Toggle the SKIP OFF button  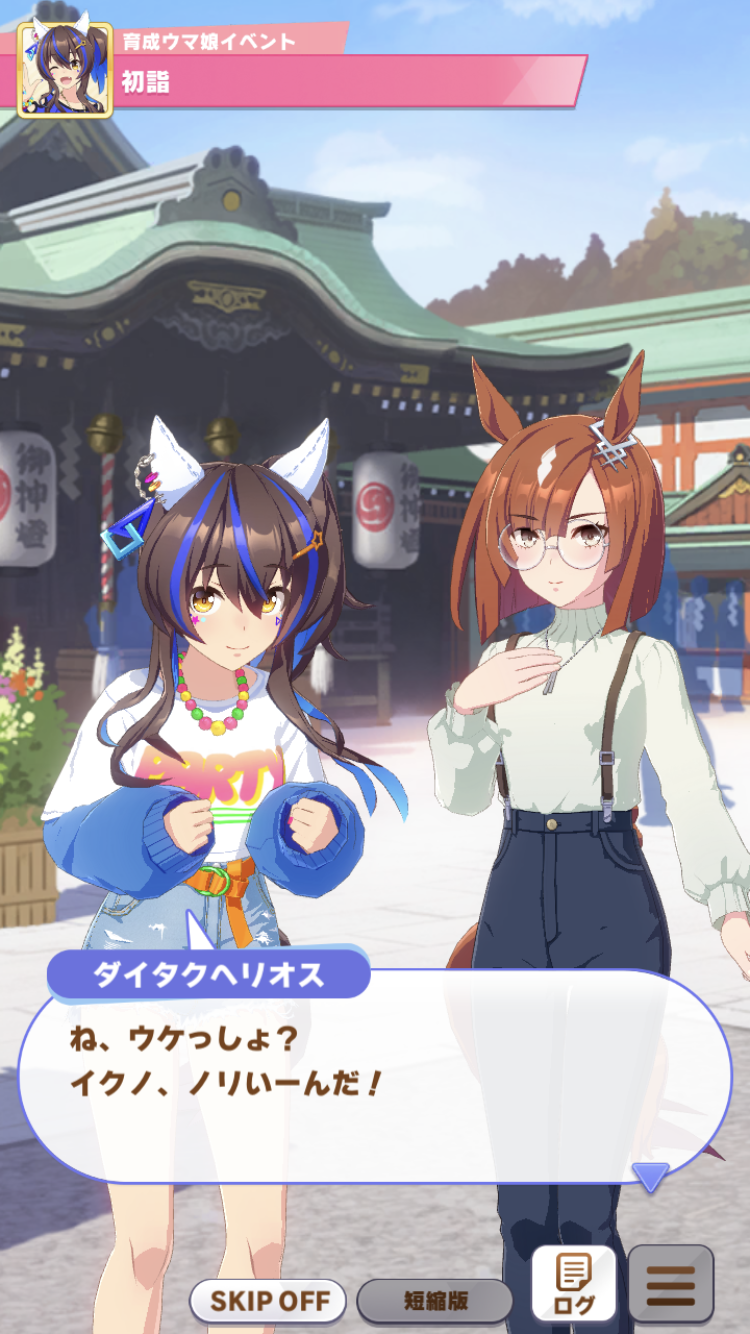coord(268,1301)
